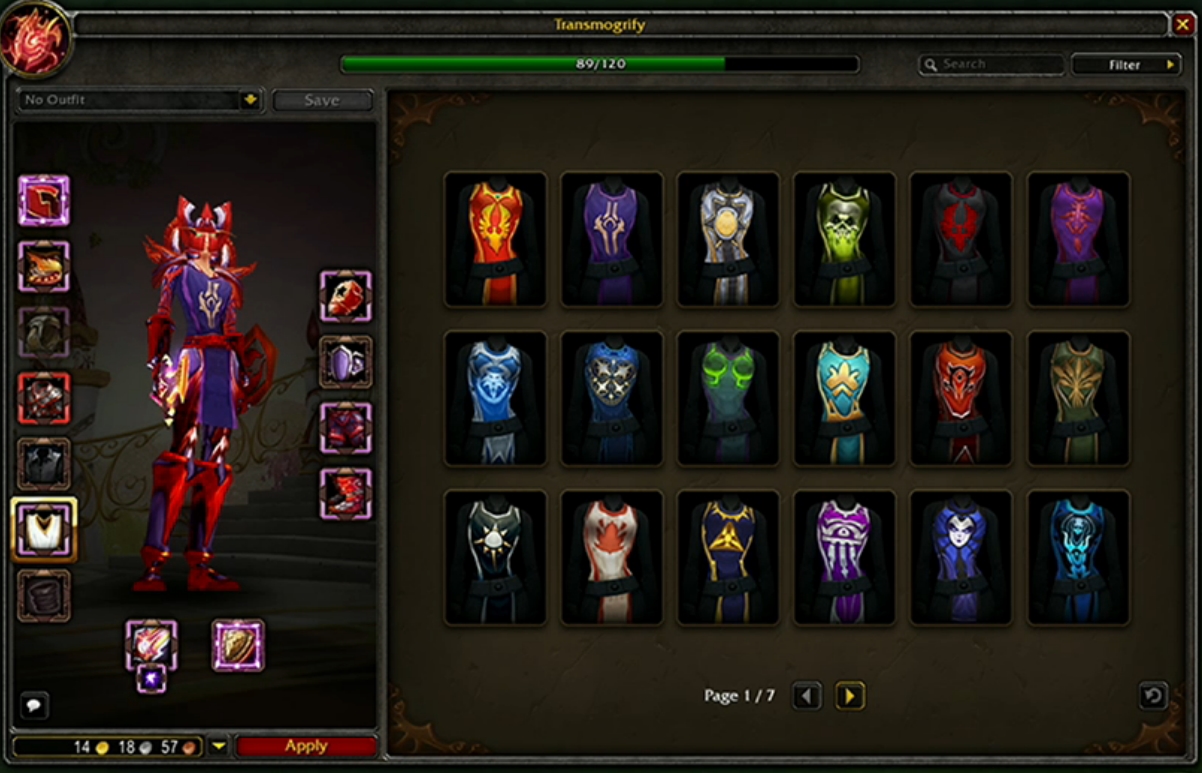The image size is (1202, 773).
Task: Choose the orange flame tabard appearance
Action: 496,239
